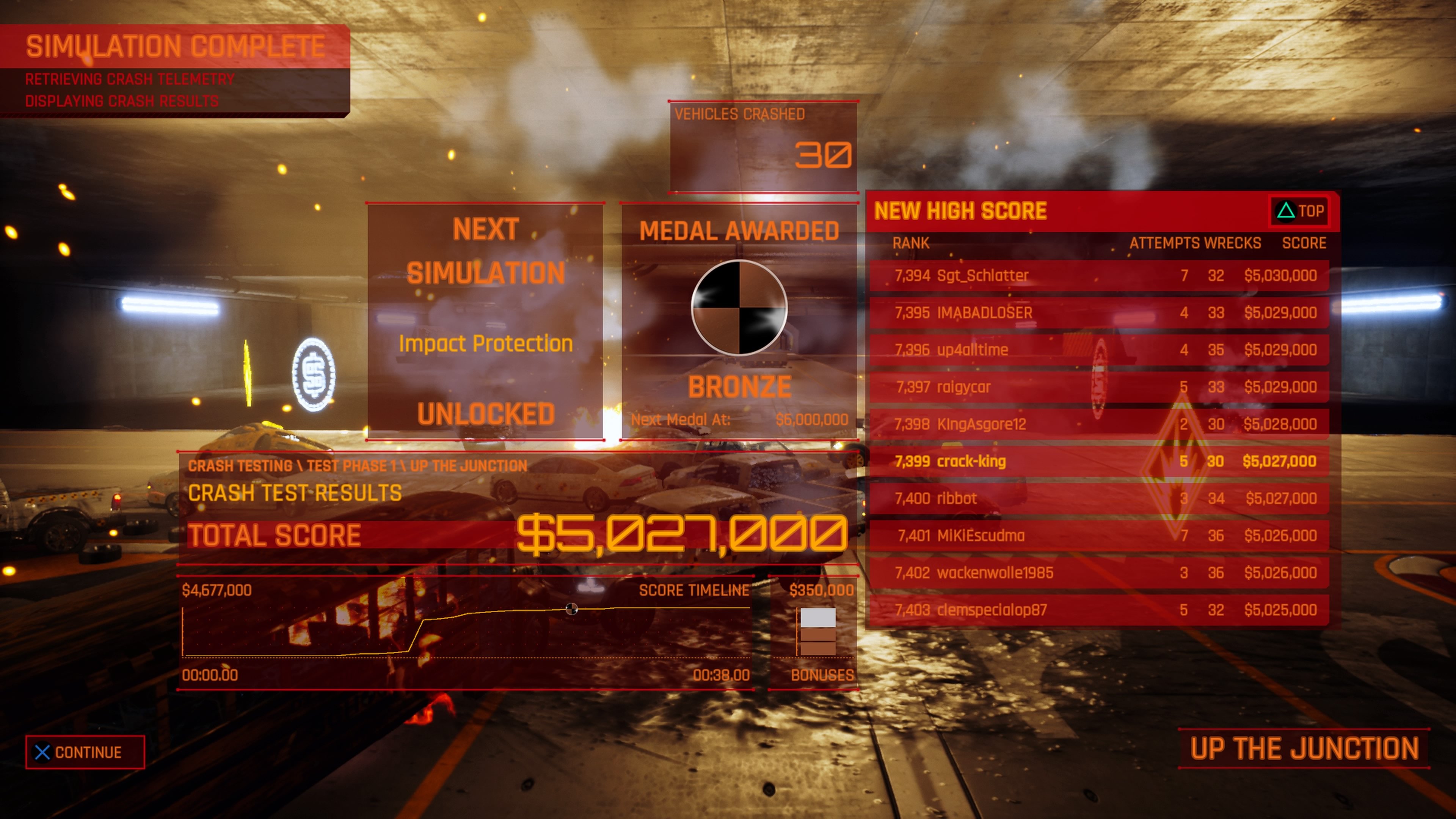Pick the clemspecialop87 leaderboard entry
Screen dimensions: 1456x819
(1099, 610)
